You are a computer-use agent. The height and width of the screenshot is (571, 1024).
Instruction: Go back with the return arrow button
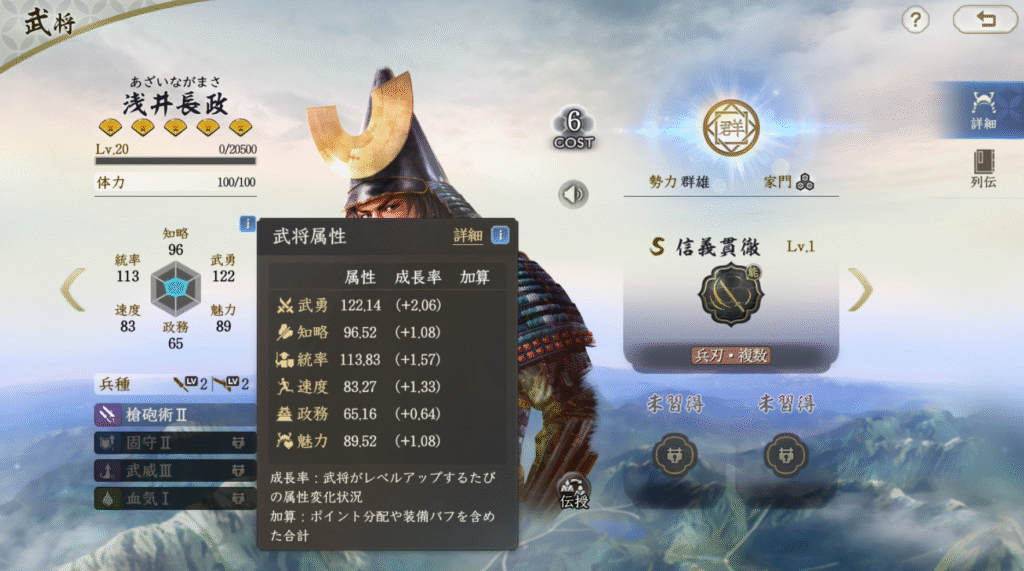click(984, 19)
